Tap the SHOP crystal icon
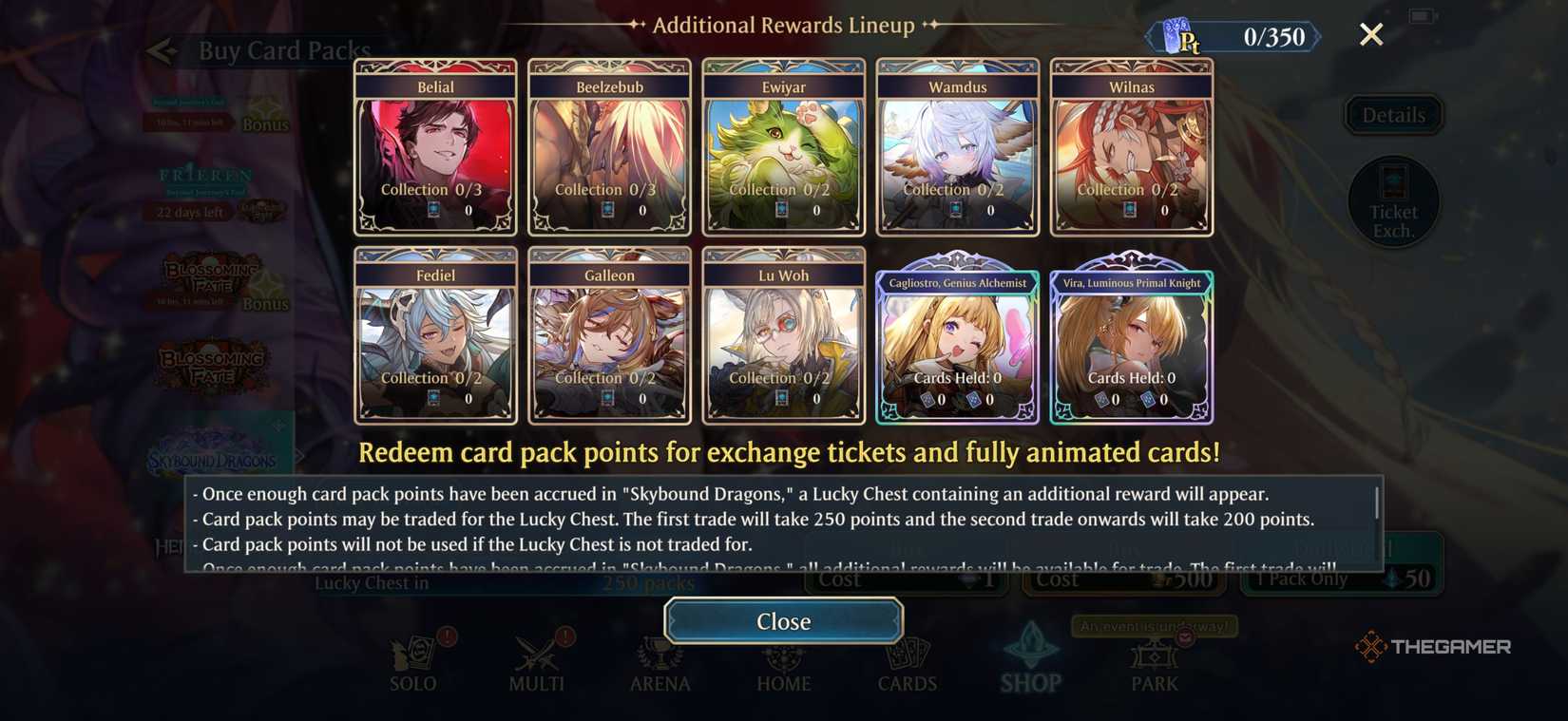The width and height of the screenshot is (1568, 721). click(1030, 654)
